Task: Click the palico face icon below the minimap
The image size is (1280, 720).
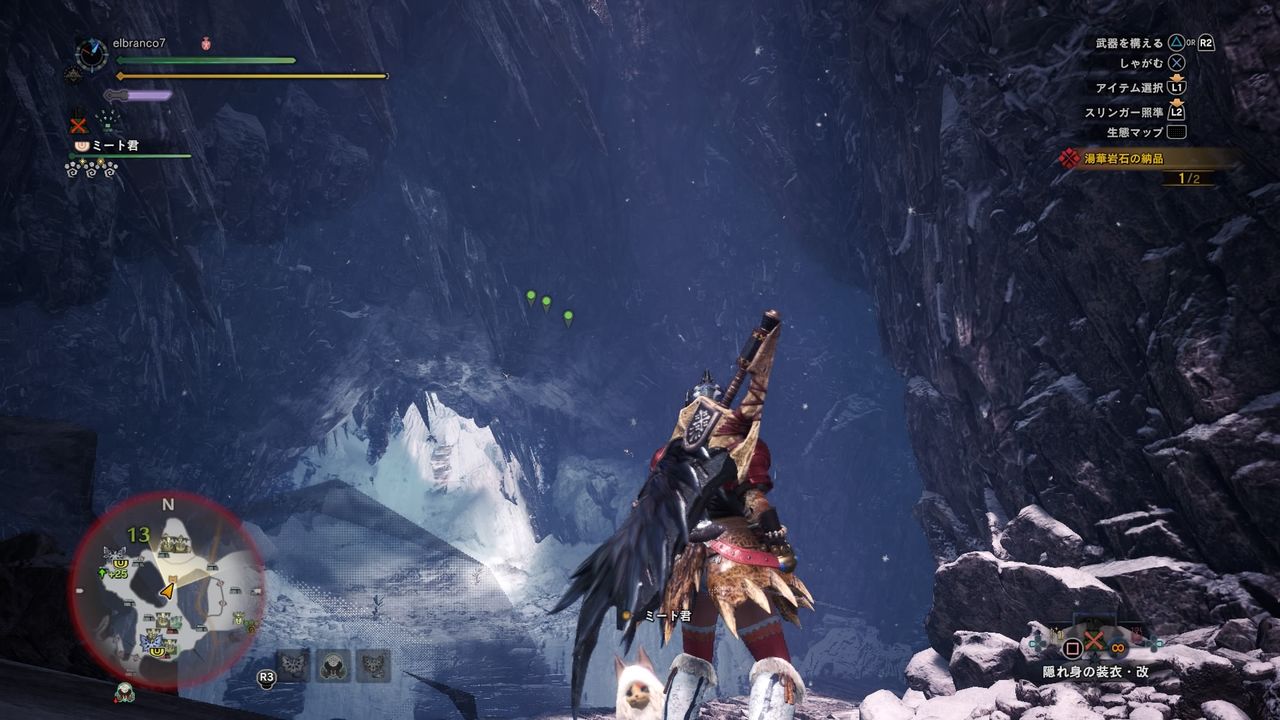Action: coord(124,692)
